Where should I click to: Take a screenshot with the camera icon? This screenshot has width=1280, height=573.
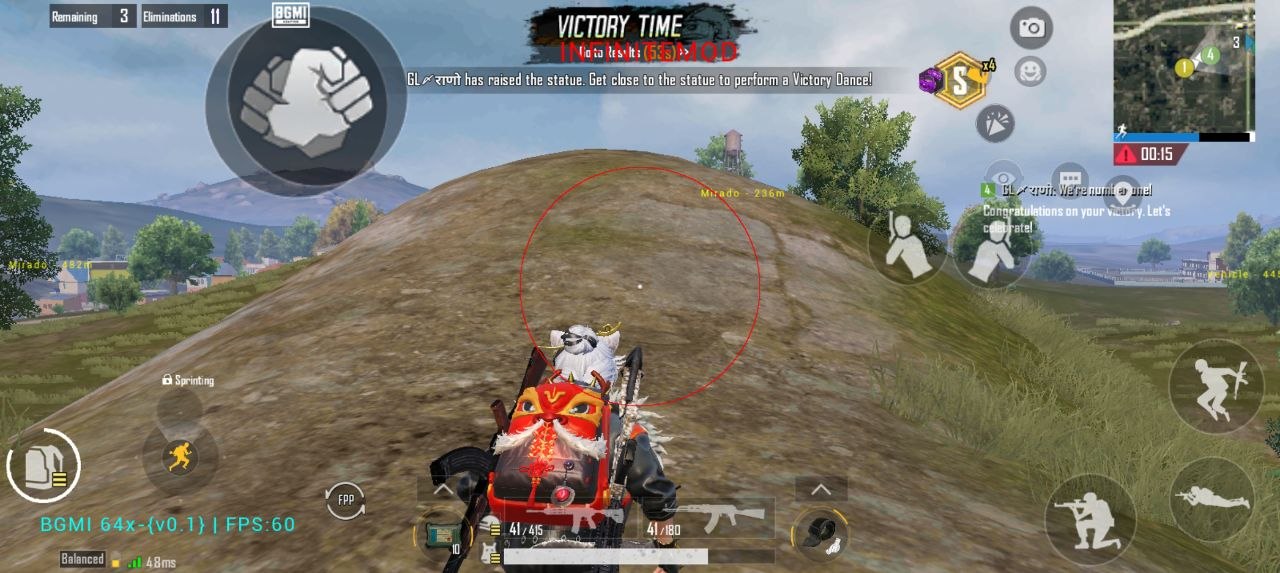(1030, 28)
